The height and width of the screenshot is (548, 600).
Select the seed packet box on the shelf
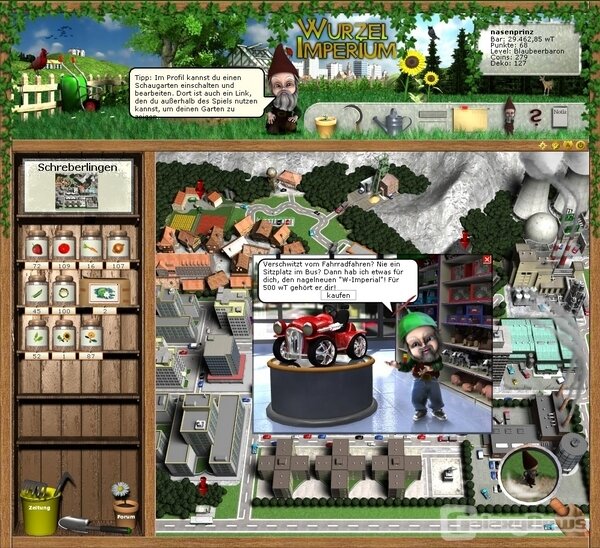pyautogui.click(x=103, y=293)
